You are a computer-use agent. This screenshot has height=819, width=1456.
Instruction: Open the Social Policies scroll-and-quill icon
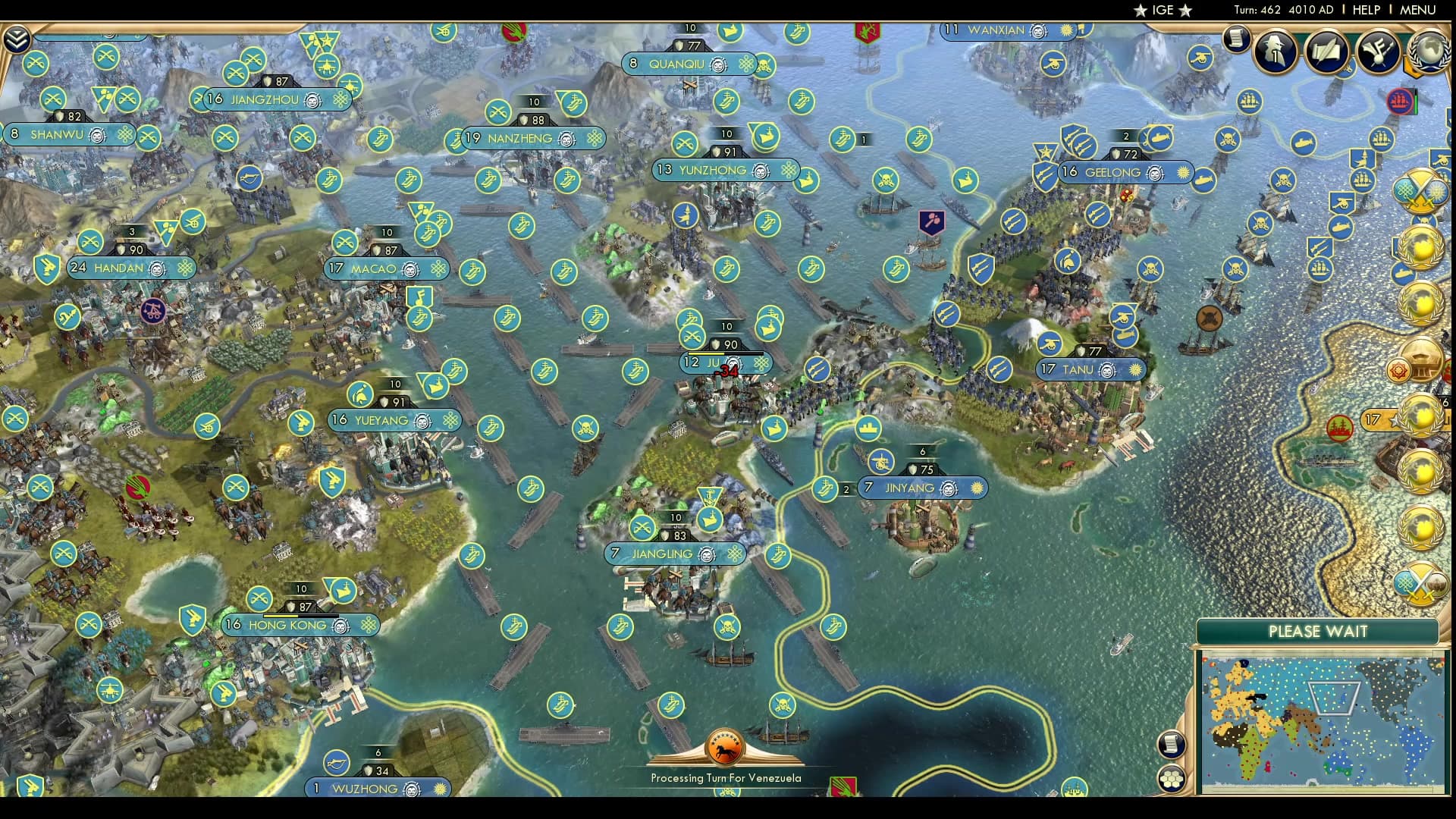[x=1325, y=52]
